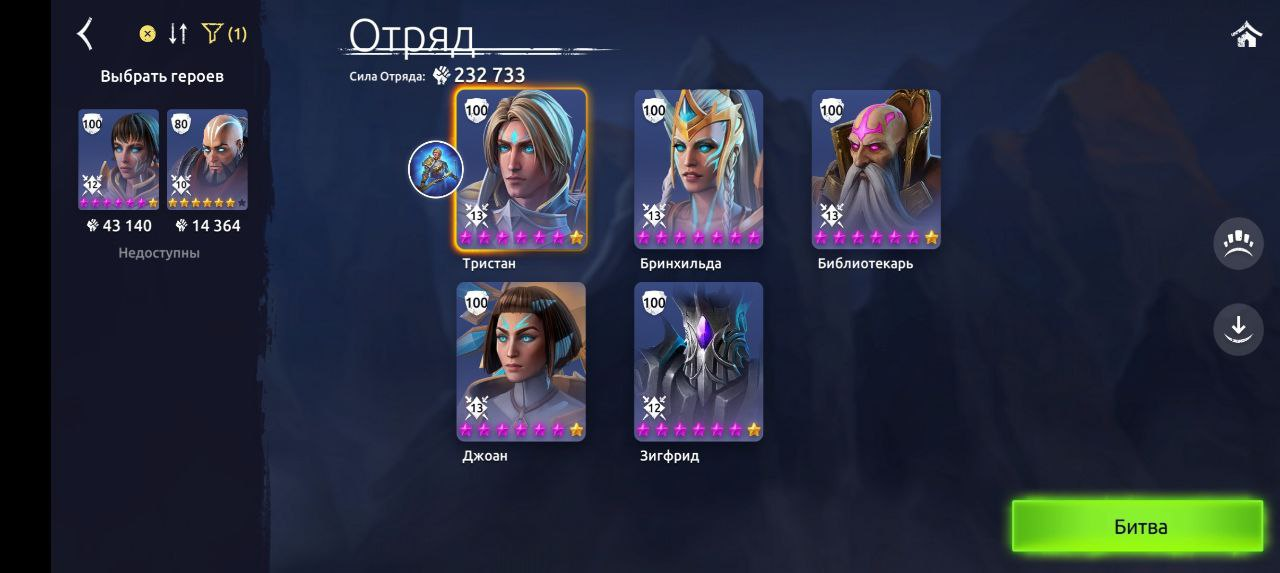Image resolution: width=1280 pixels, height=573 pixels.
Task: Tap the unavailable hero with 43 140 power
Action: pos(118,159)
